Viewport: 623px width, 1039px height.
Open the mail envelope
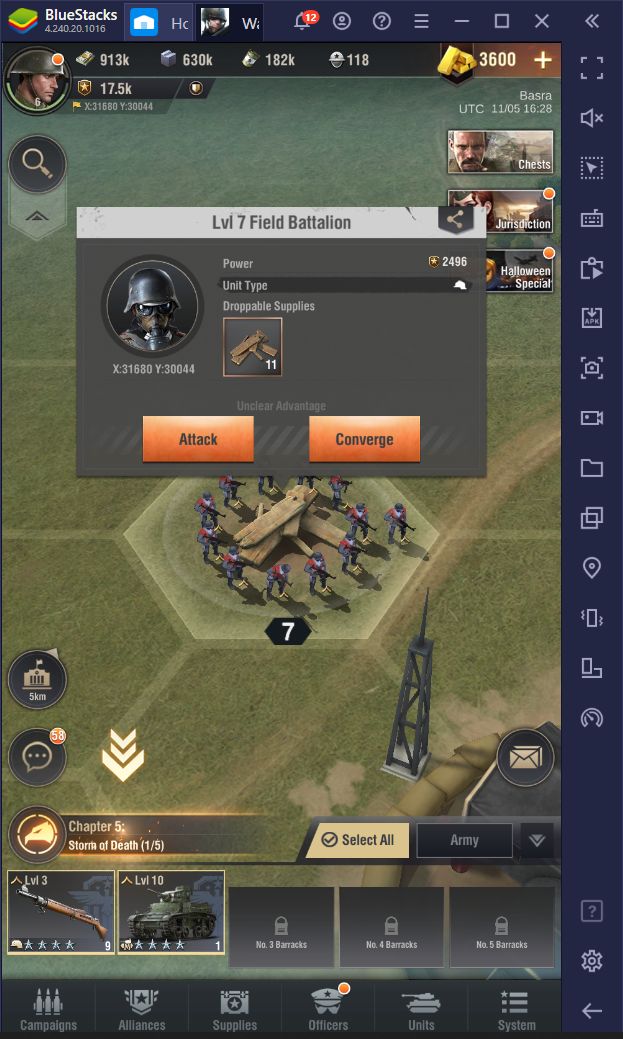[525, 758]
